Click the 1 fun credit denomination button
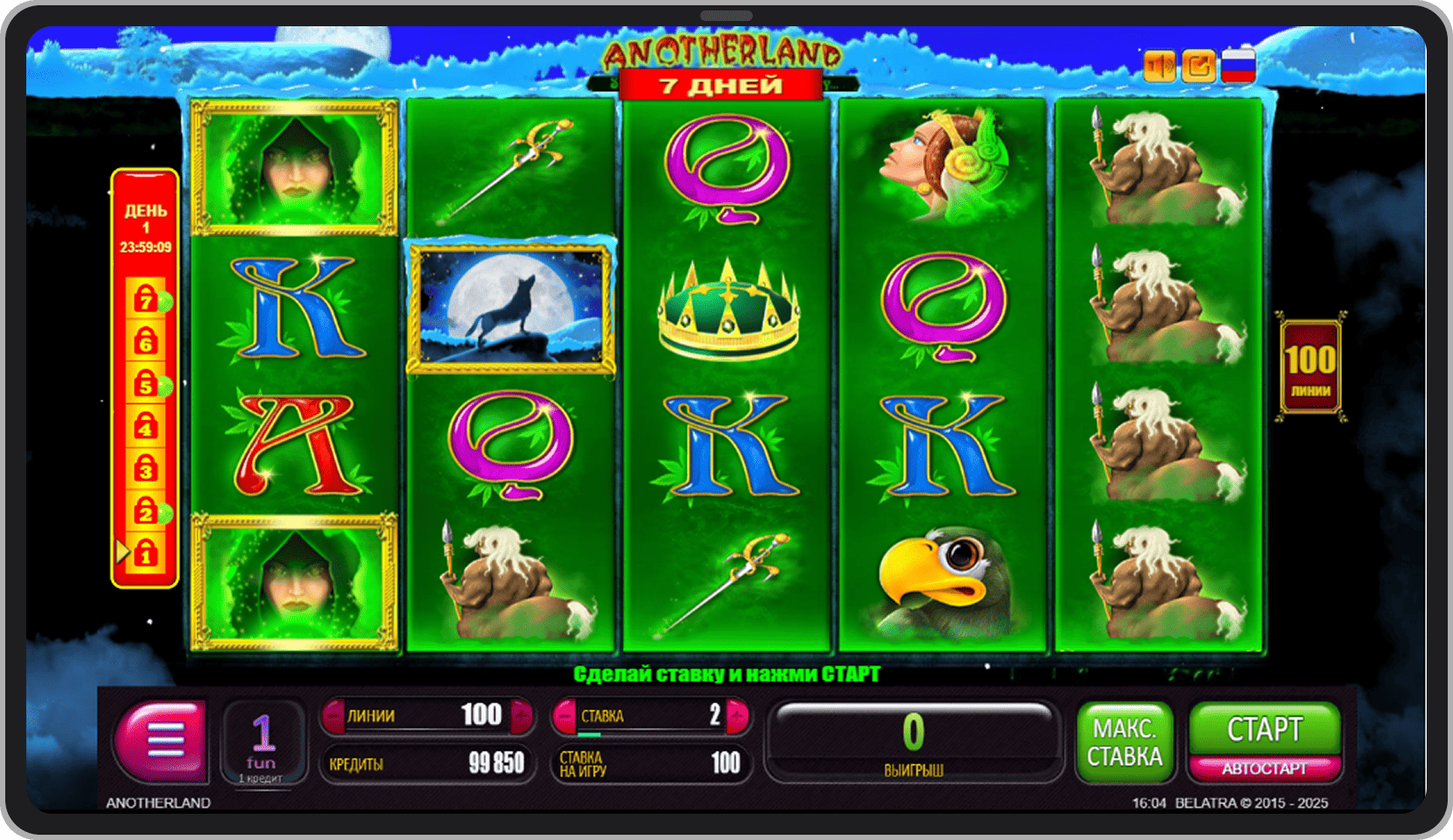Screen dimensions: 1453x840 (263, 742)
